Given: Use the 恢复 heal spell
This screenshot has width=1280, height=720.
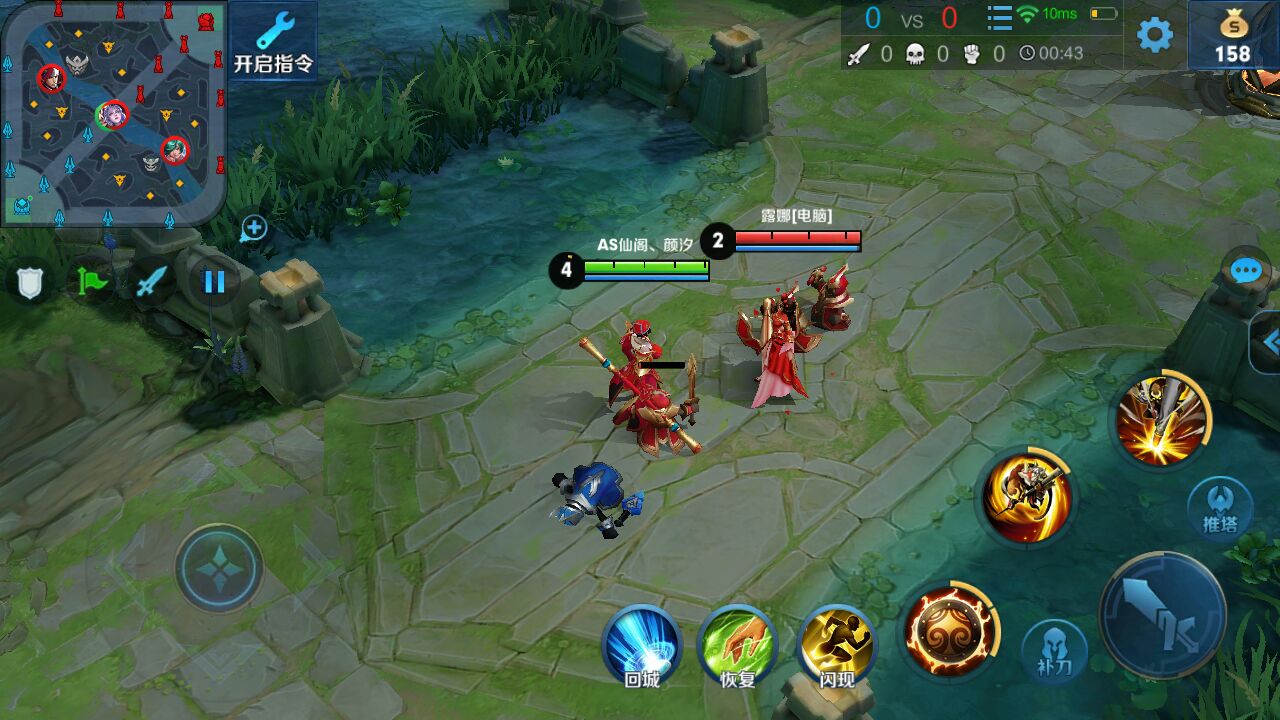Looking at the screenshot, I should click(x=737, y=645).
